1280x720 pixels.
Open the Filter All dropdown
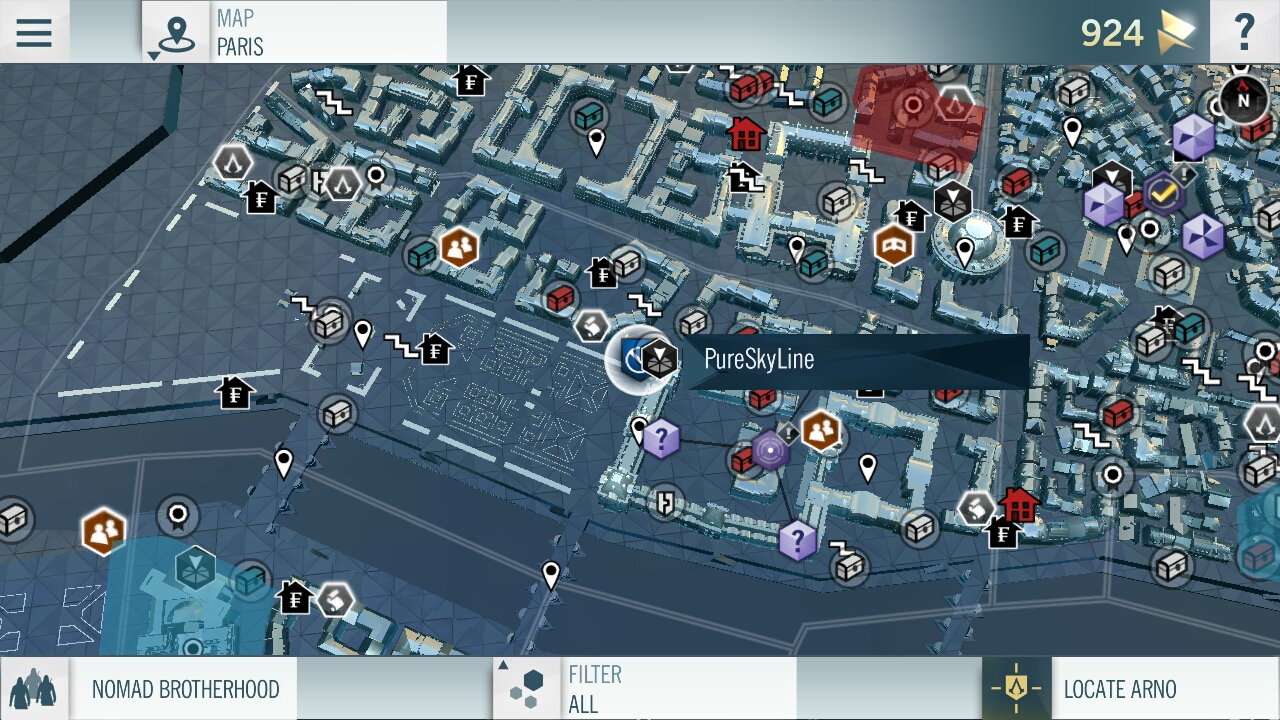645,689
